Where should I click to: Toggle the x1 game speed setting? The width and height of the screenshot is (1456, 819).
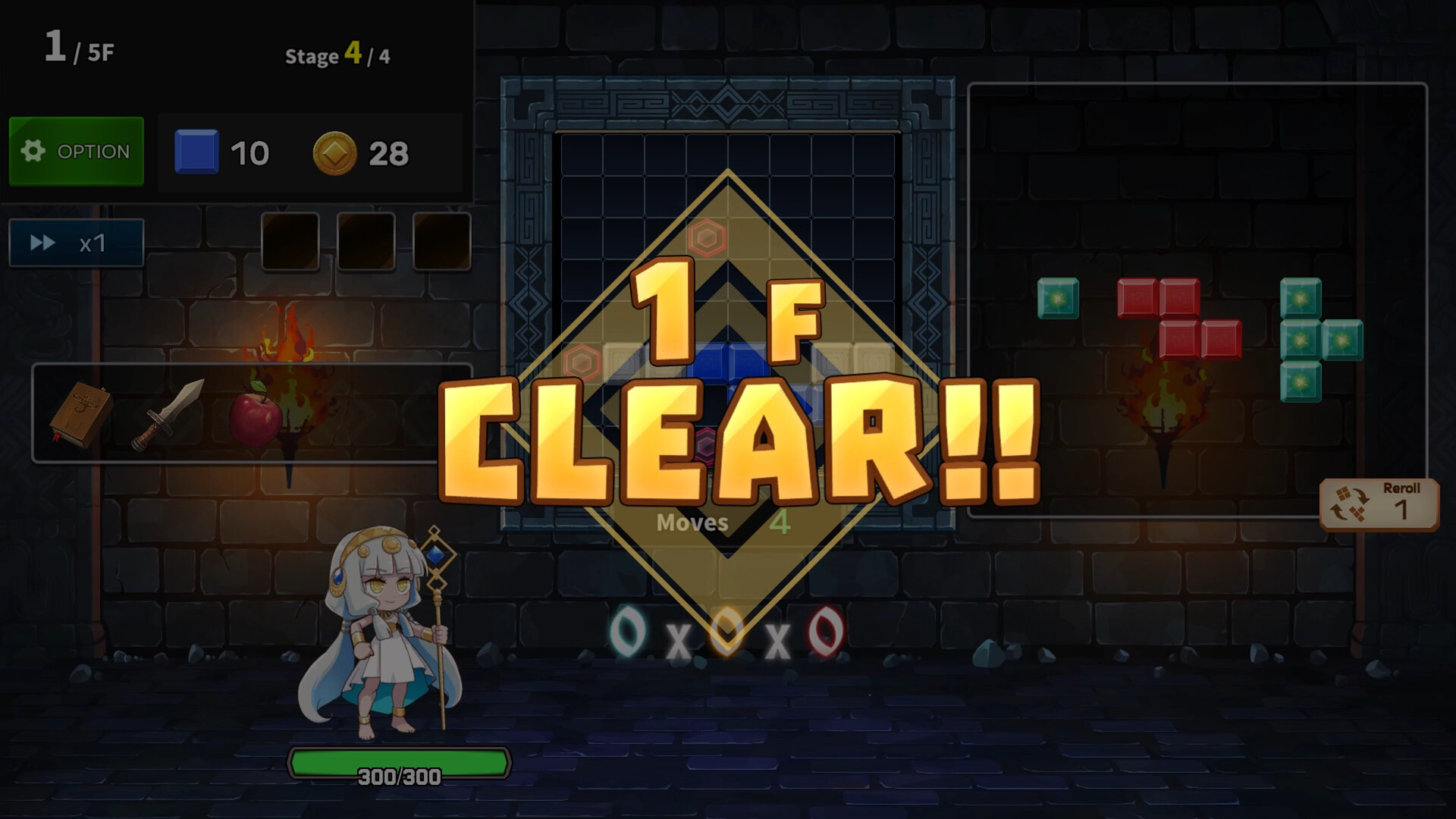pos(76,243)
